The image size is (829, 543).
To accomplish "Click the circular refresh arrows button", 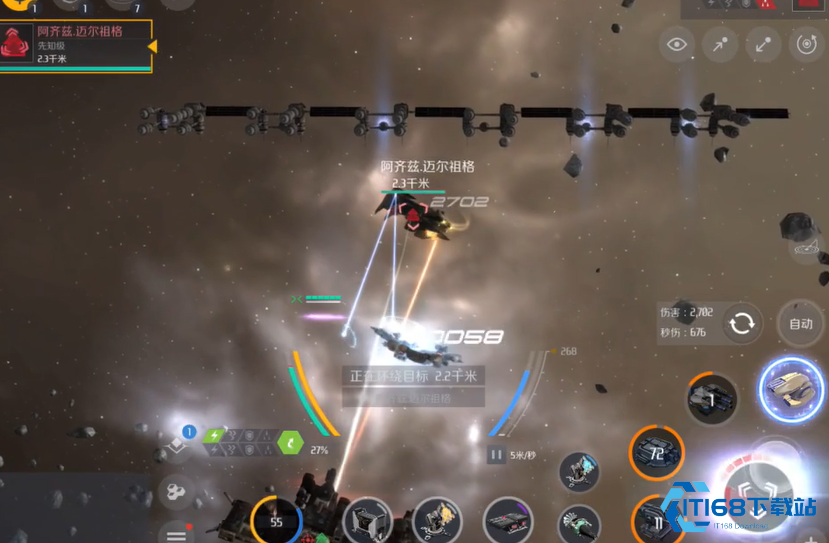I will click(x=742, y=324).
